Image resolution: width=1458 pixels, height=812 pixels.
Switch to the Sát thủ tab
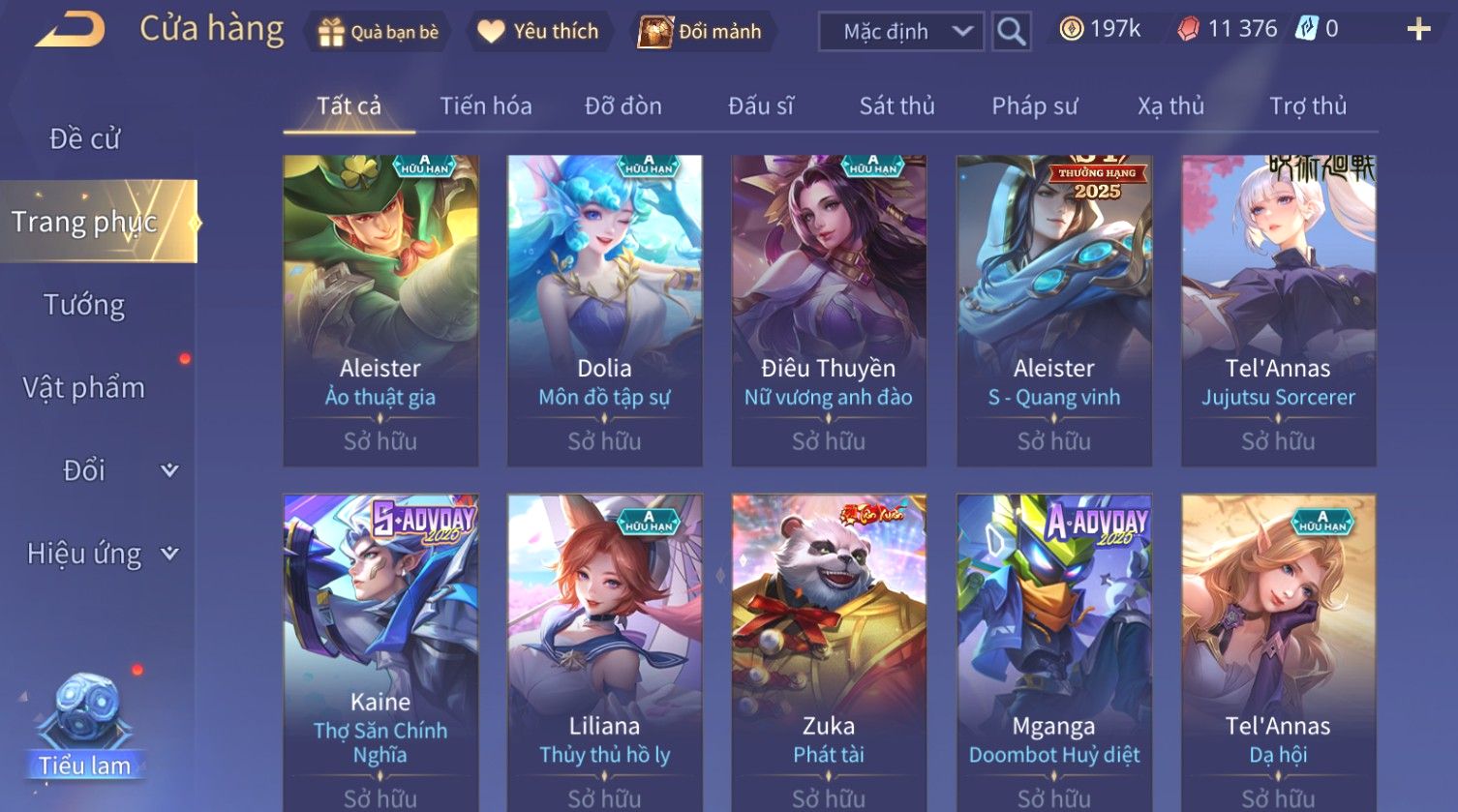click(x=896, y=105)
